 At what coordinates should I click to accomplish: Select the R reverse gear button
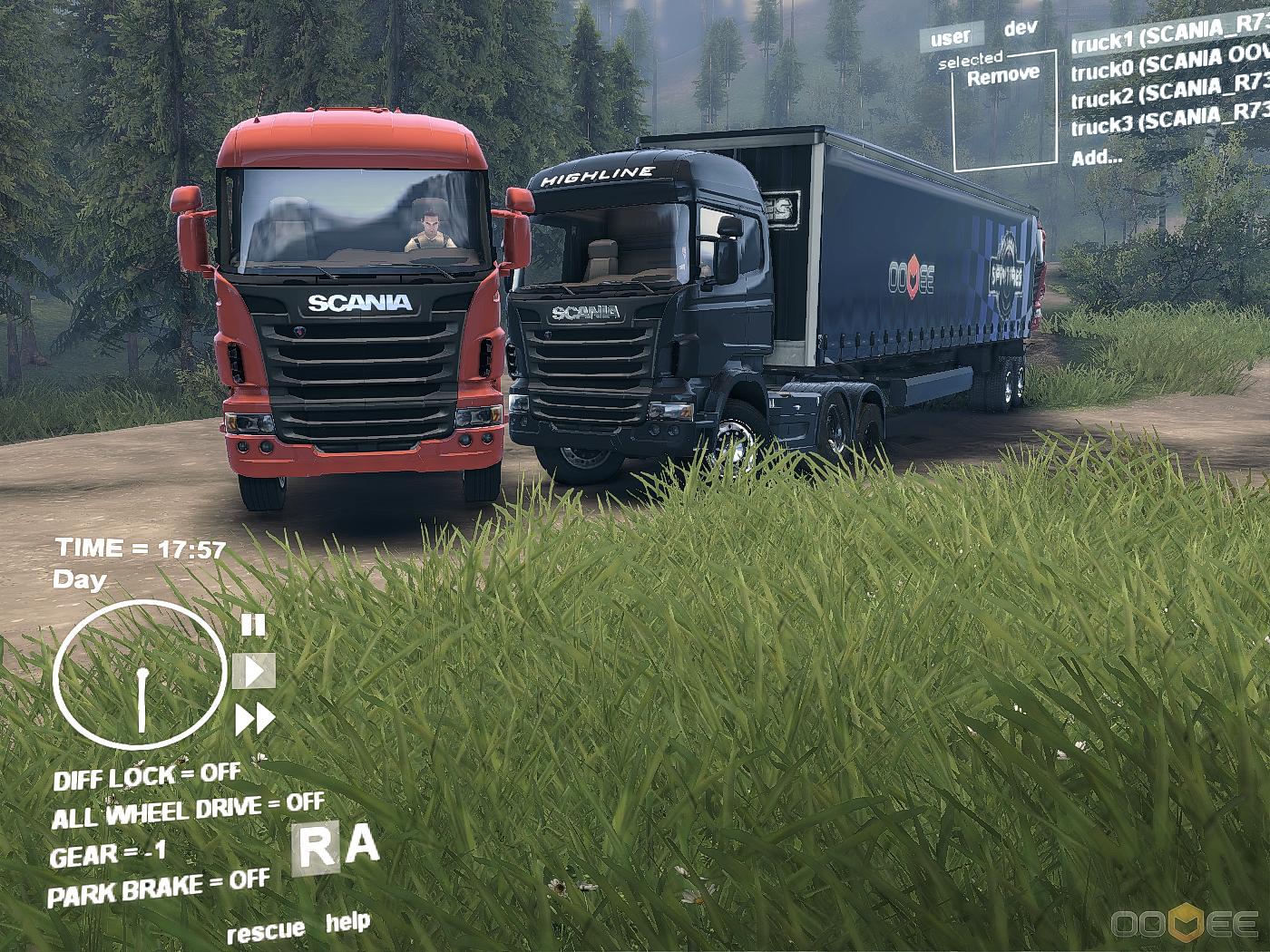point(317,849)
